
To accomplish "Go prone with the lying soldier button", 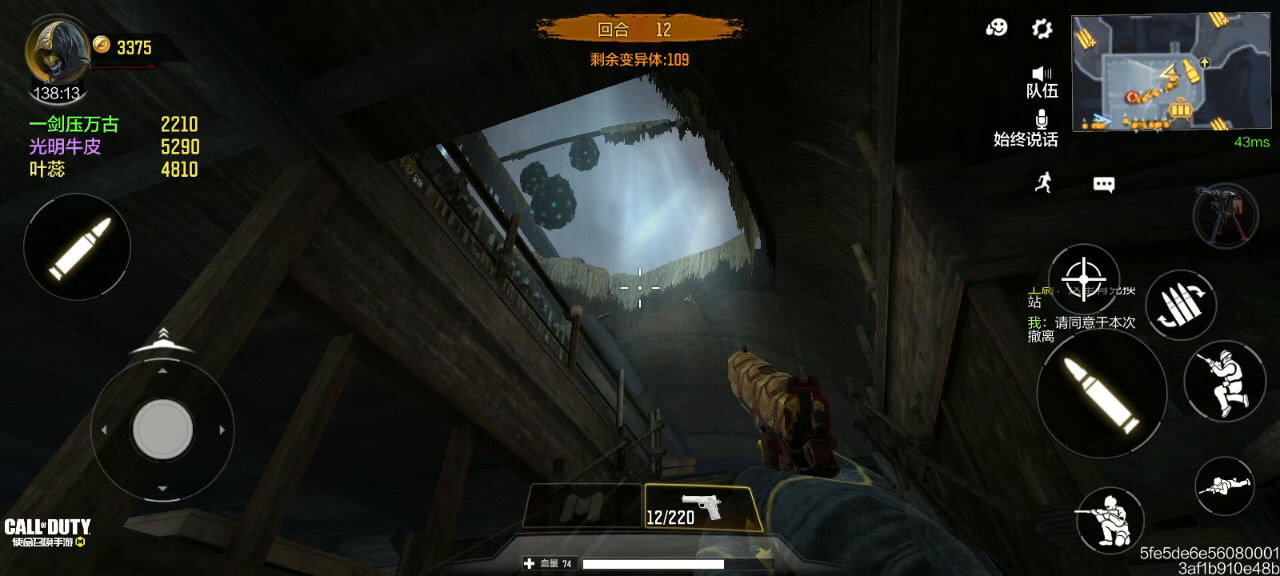I will [x=1224, y=487].
